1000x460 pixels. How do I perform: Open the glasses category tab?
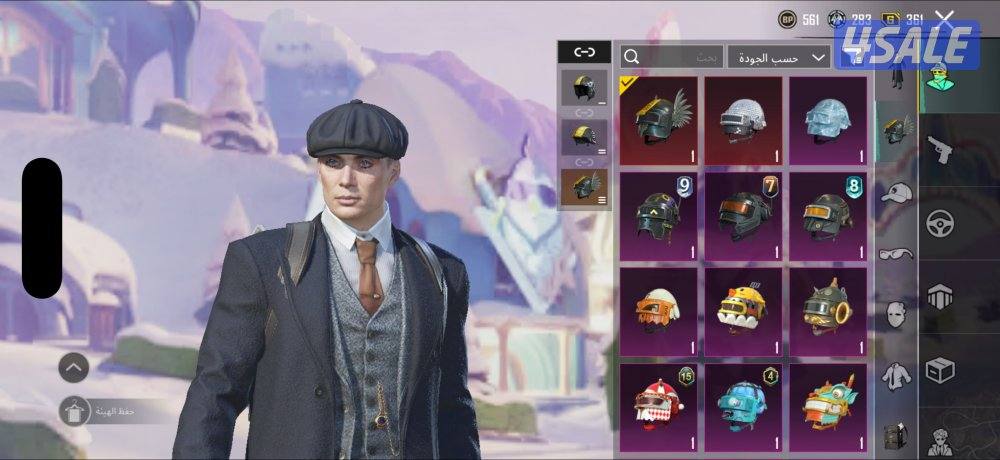(x=896, y=253)
